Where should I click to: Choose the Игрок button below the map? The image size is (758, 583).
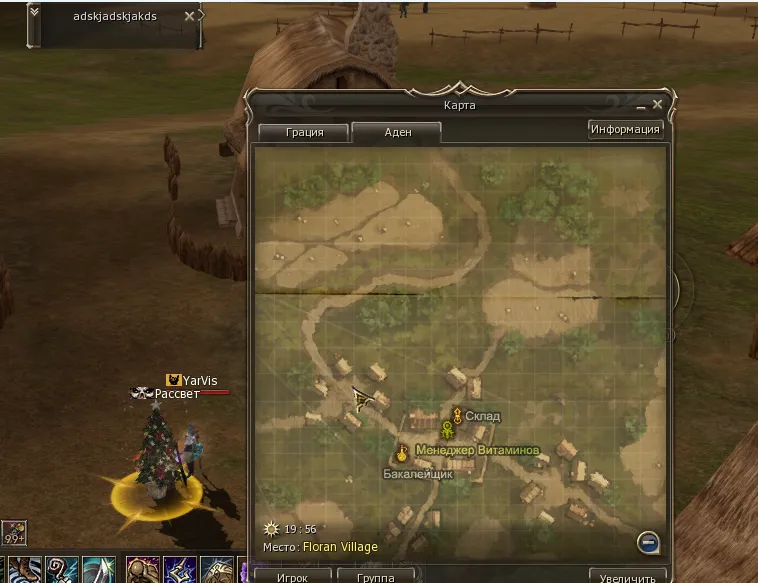click(292, 577)
